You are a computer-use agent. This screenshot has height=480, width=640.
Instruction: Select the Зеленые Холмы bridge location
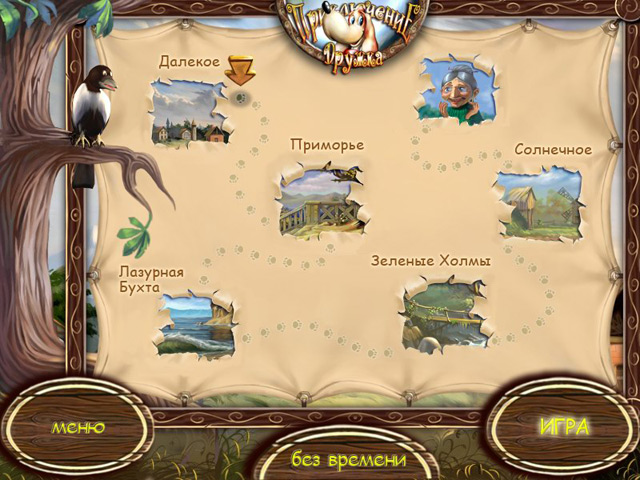pyautogui.click(x=445, y=315)
